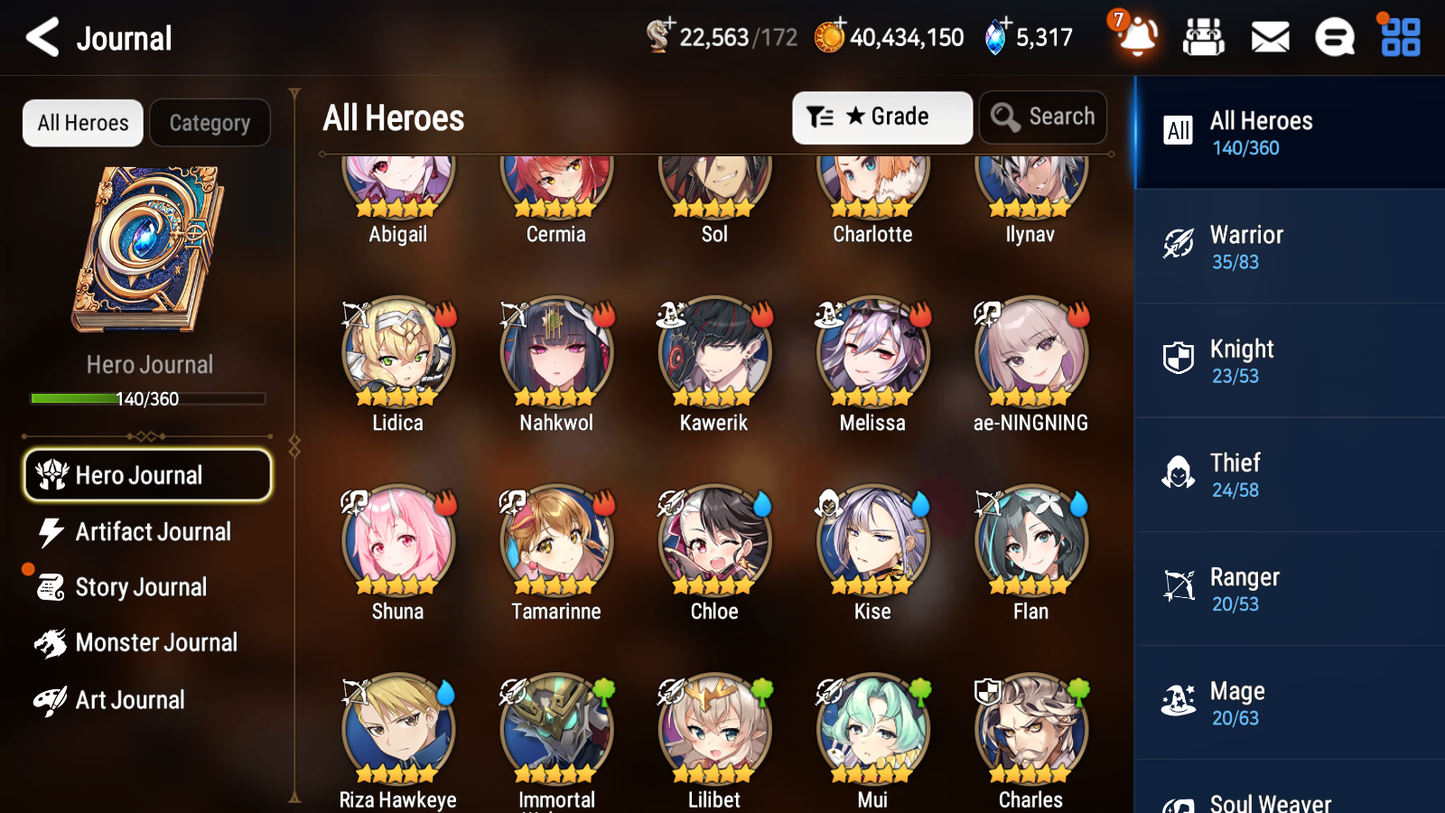Select Tamarinne's hero portrait

click(x=556, y=540)
